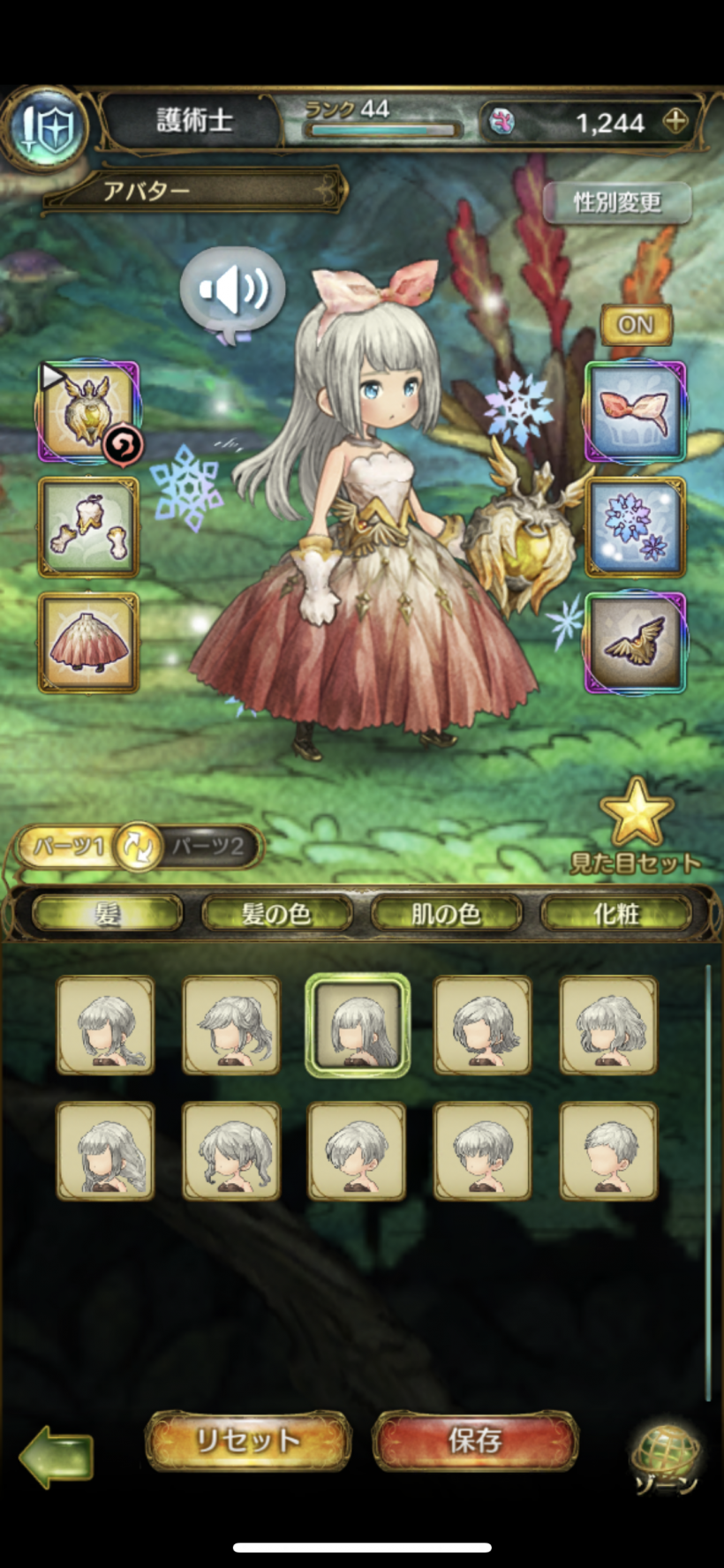Toggle between パーツ1 and パーツ2
This screenshot has height=1568, width=724.
[x=139, y=847]
